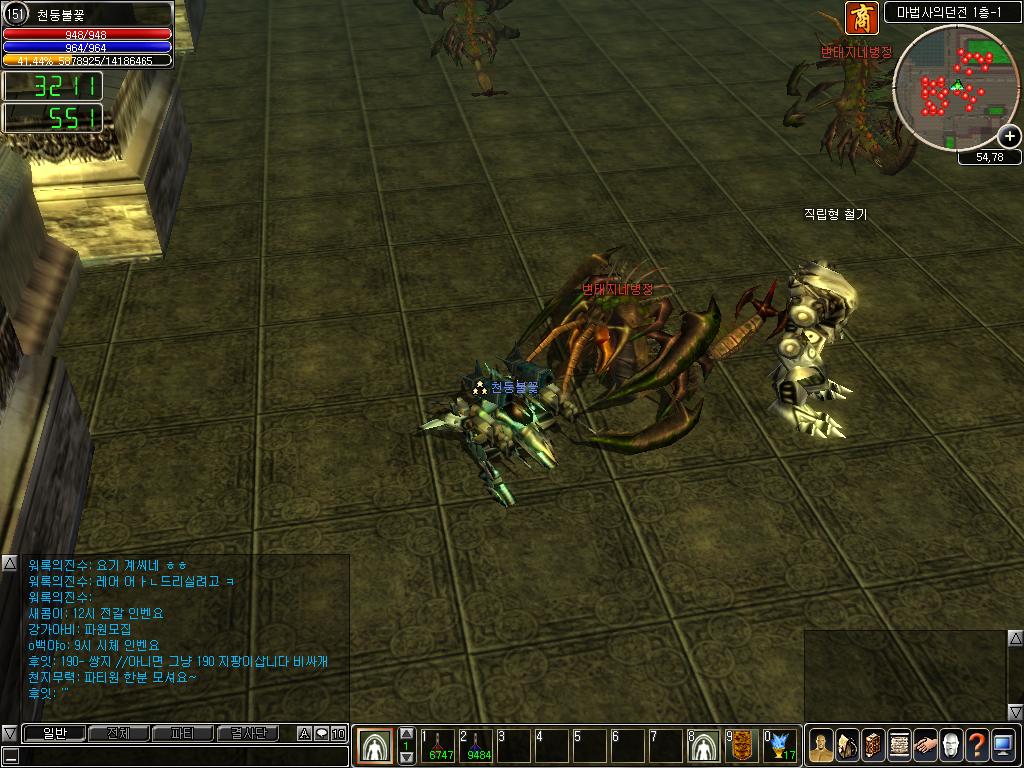Activate the silhouette skill in slot 8
Viewport: 1024px width, 768px height.
pyautogui.click(x=704, y=746)
